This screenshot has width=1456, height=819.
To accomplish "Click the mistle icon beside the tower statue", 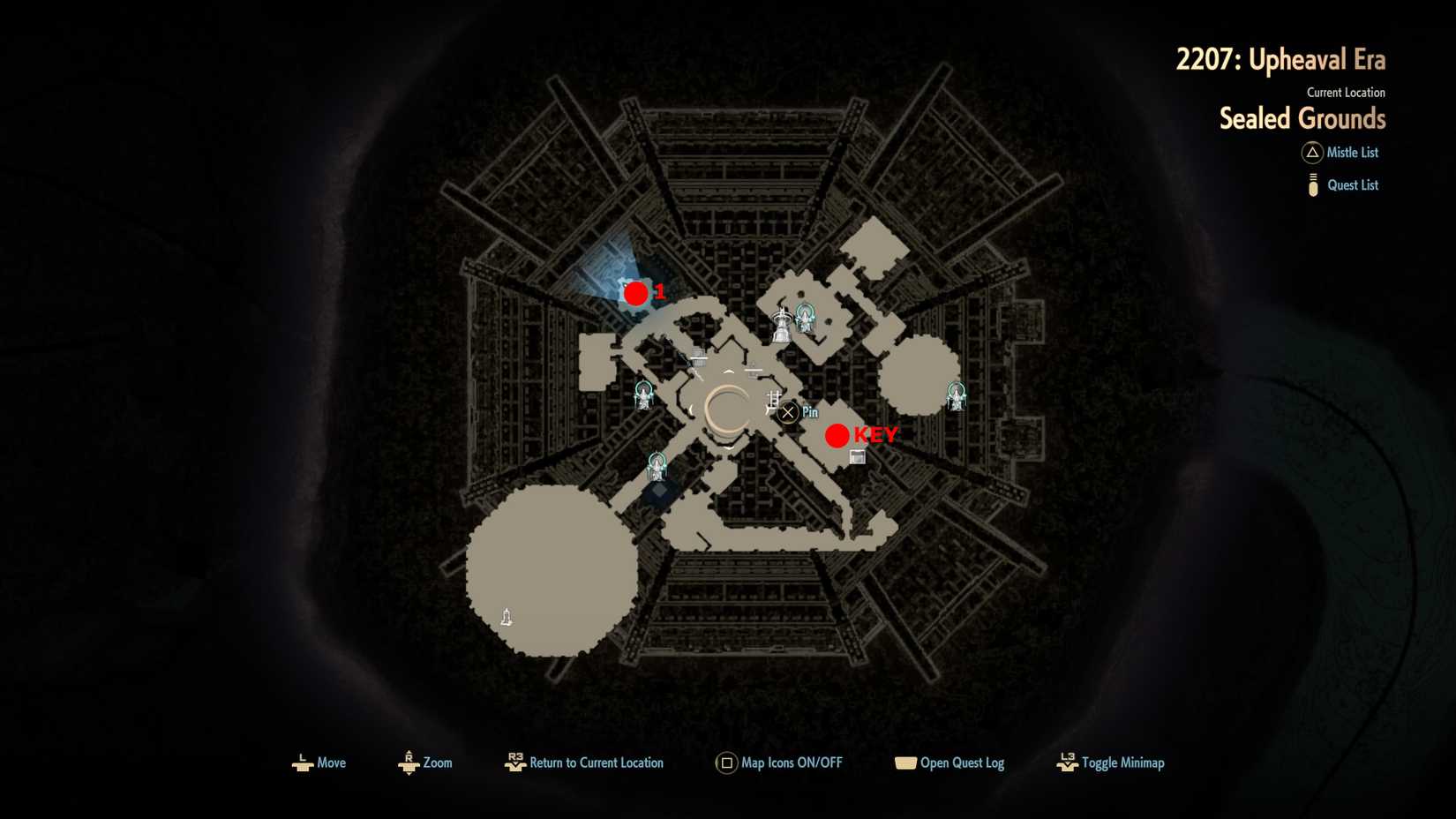I will 805,319.
